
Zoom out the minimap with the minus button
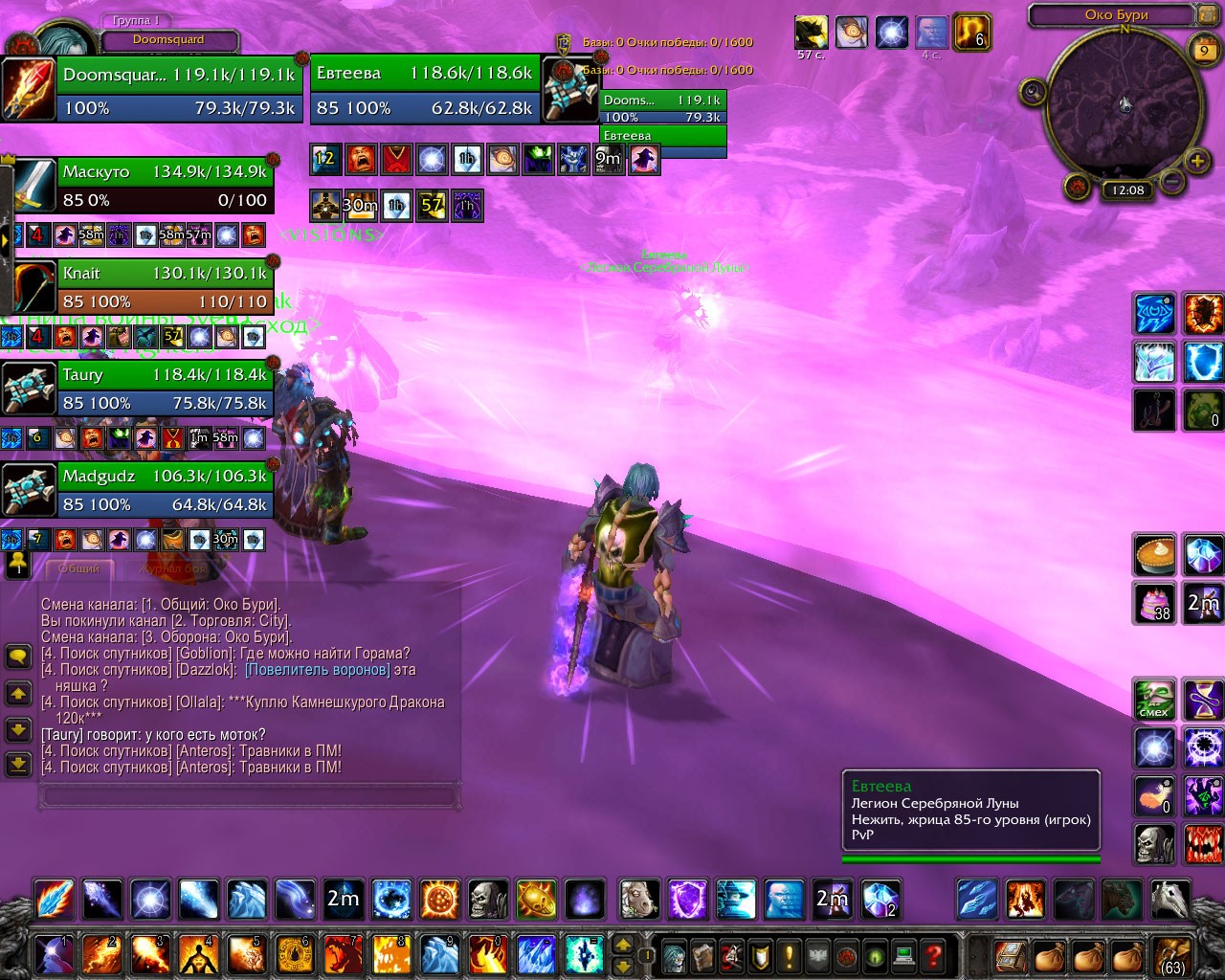(1171, 180)
